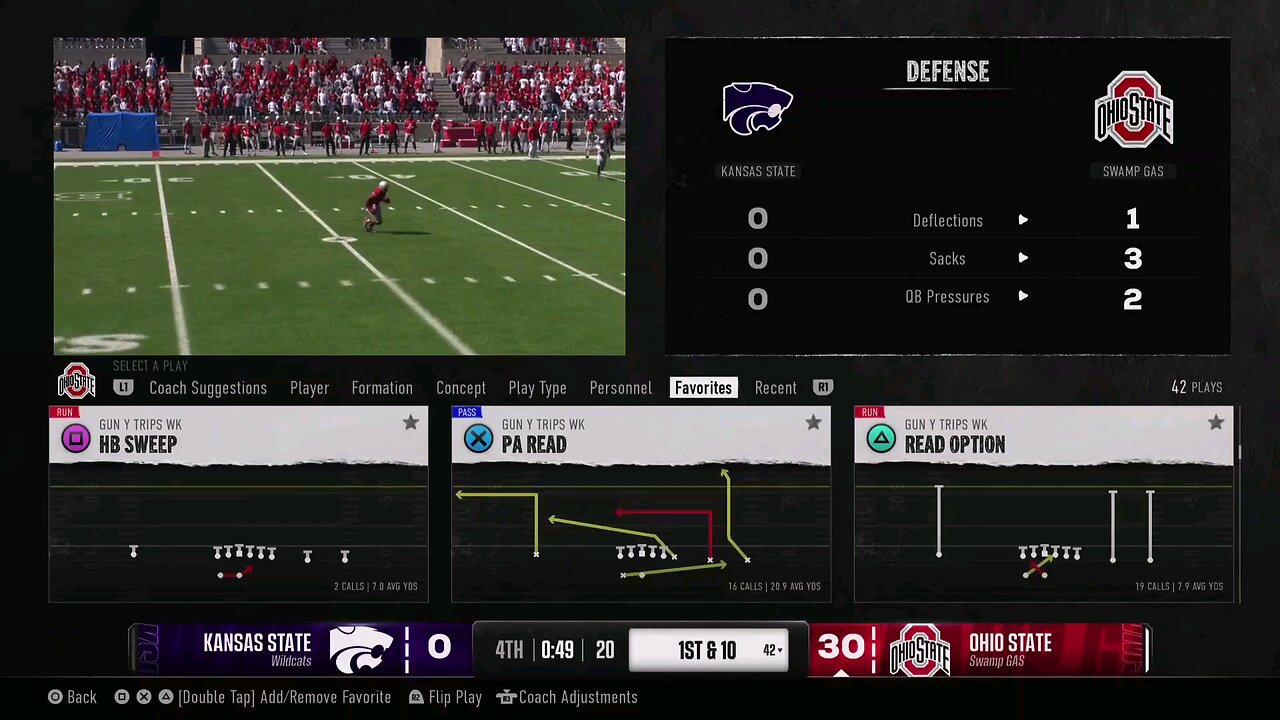
Task: Switch to the Player tab
Action: coord(309,388)
